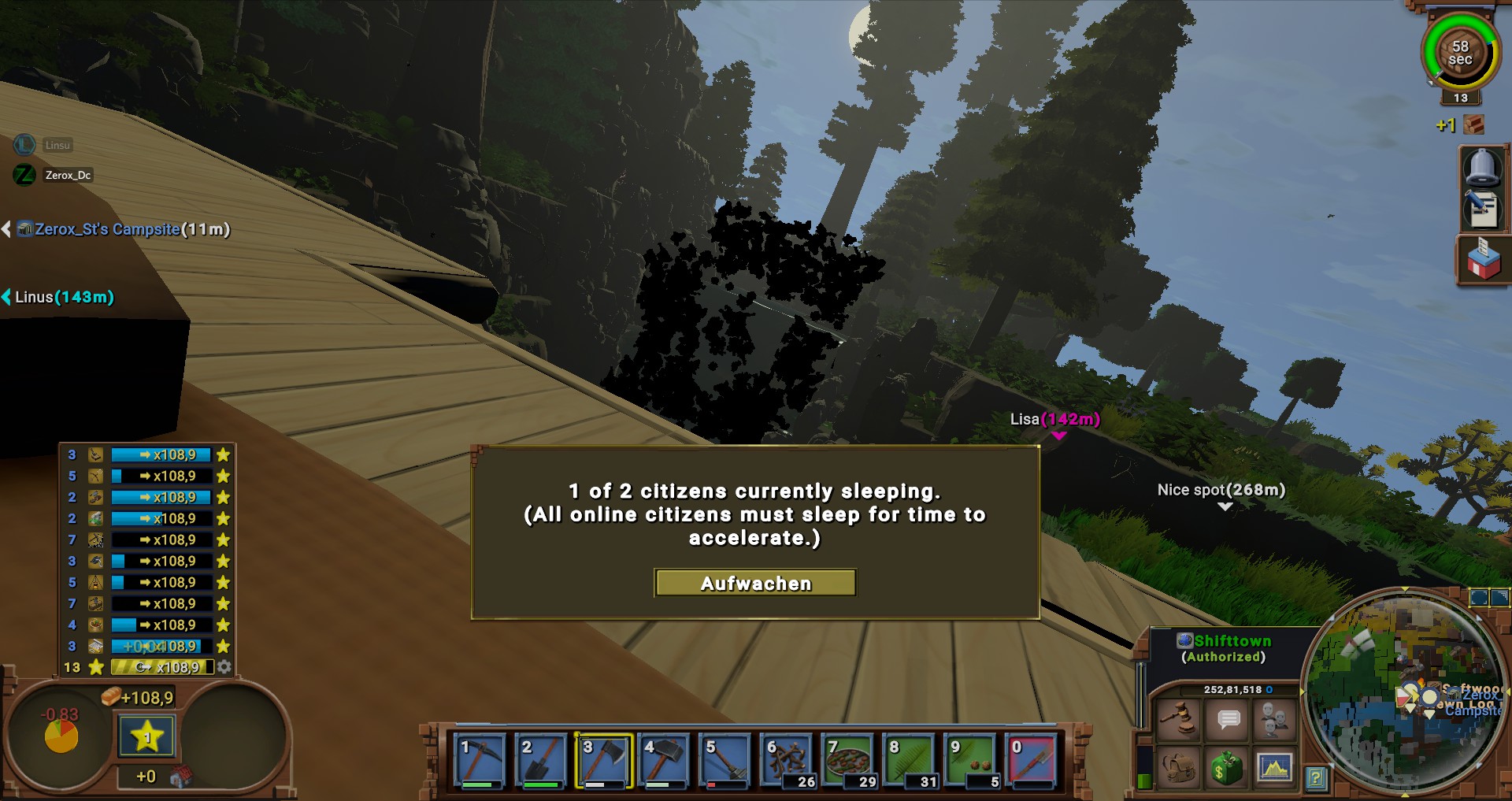This screenshot has width=1512, height=801.
Task: View citizens using the people icon
Action: (x=1275, y=719)
